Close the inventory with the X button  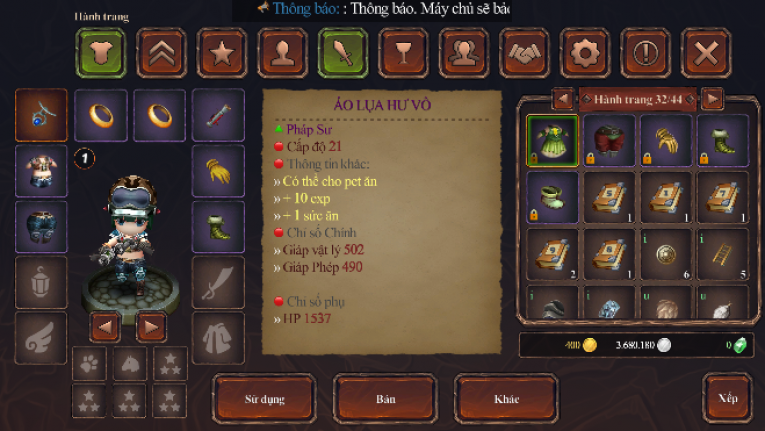click(x=705, y=53)
